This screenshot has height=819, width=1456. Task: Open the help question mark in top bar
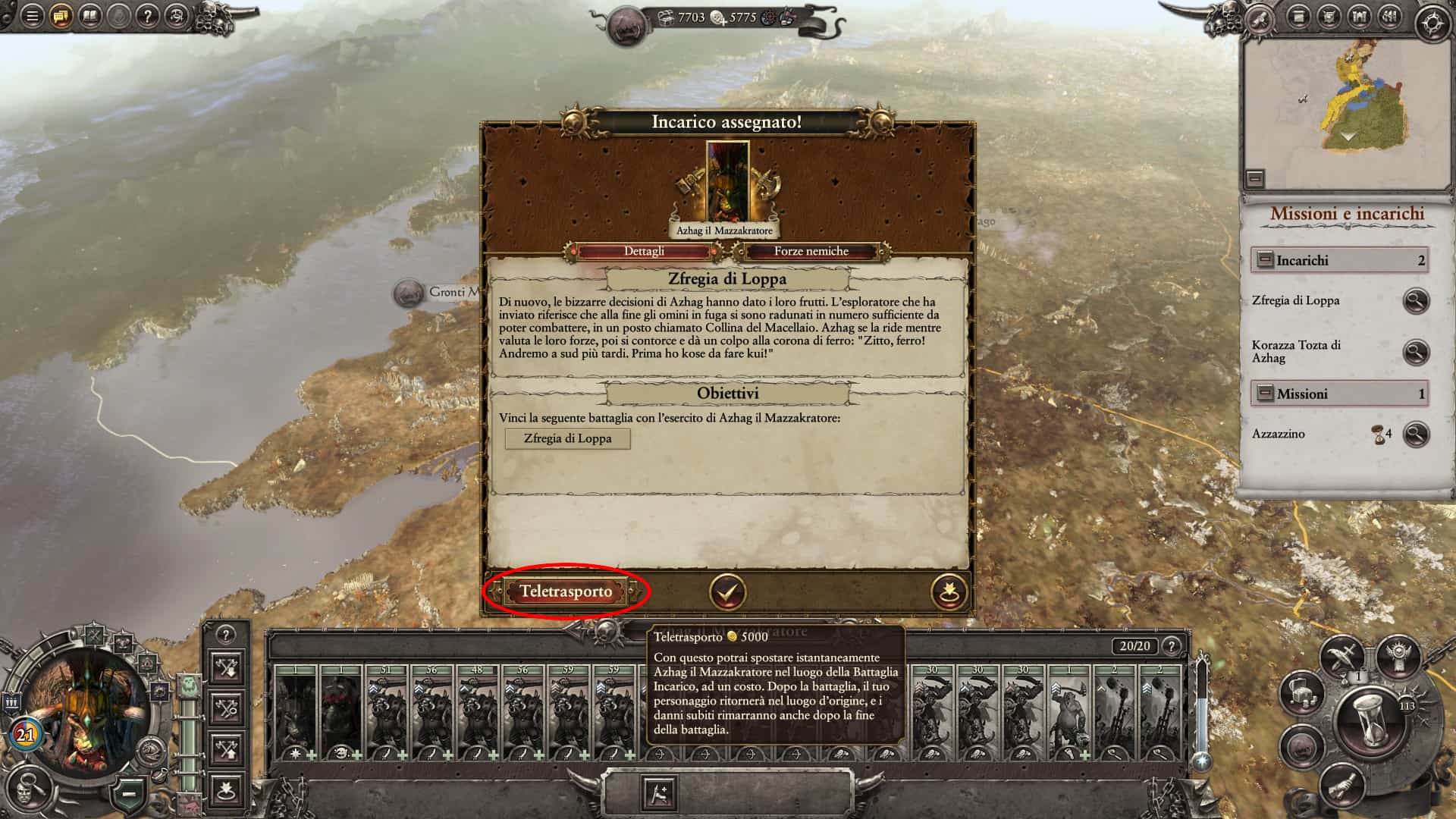click(x=148, y=16)
